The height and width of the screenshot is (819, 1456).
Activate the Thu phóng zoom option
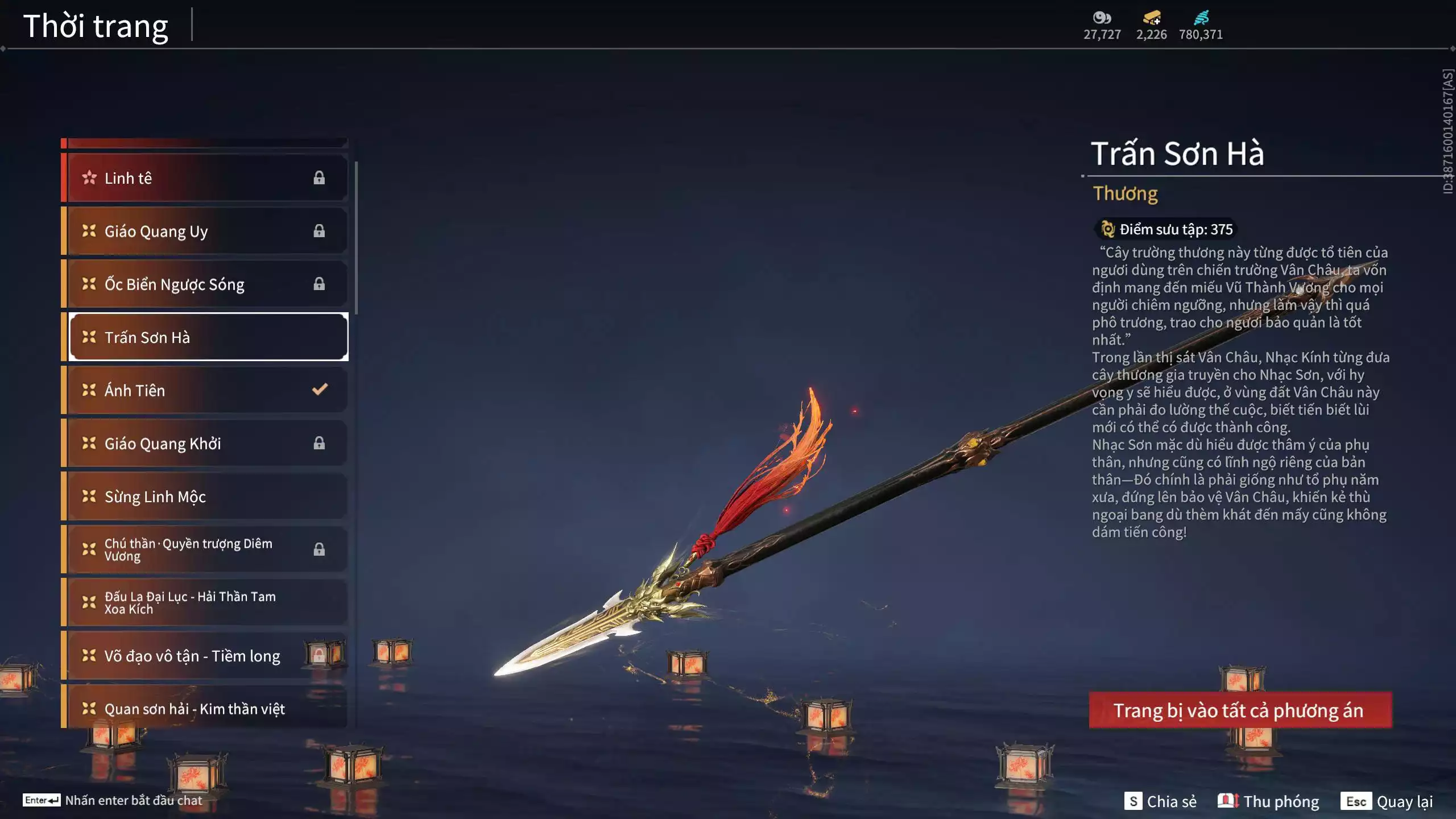coord(1268,801)
